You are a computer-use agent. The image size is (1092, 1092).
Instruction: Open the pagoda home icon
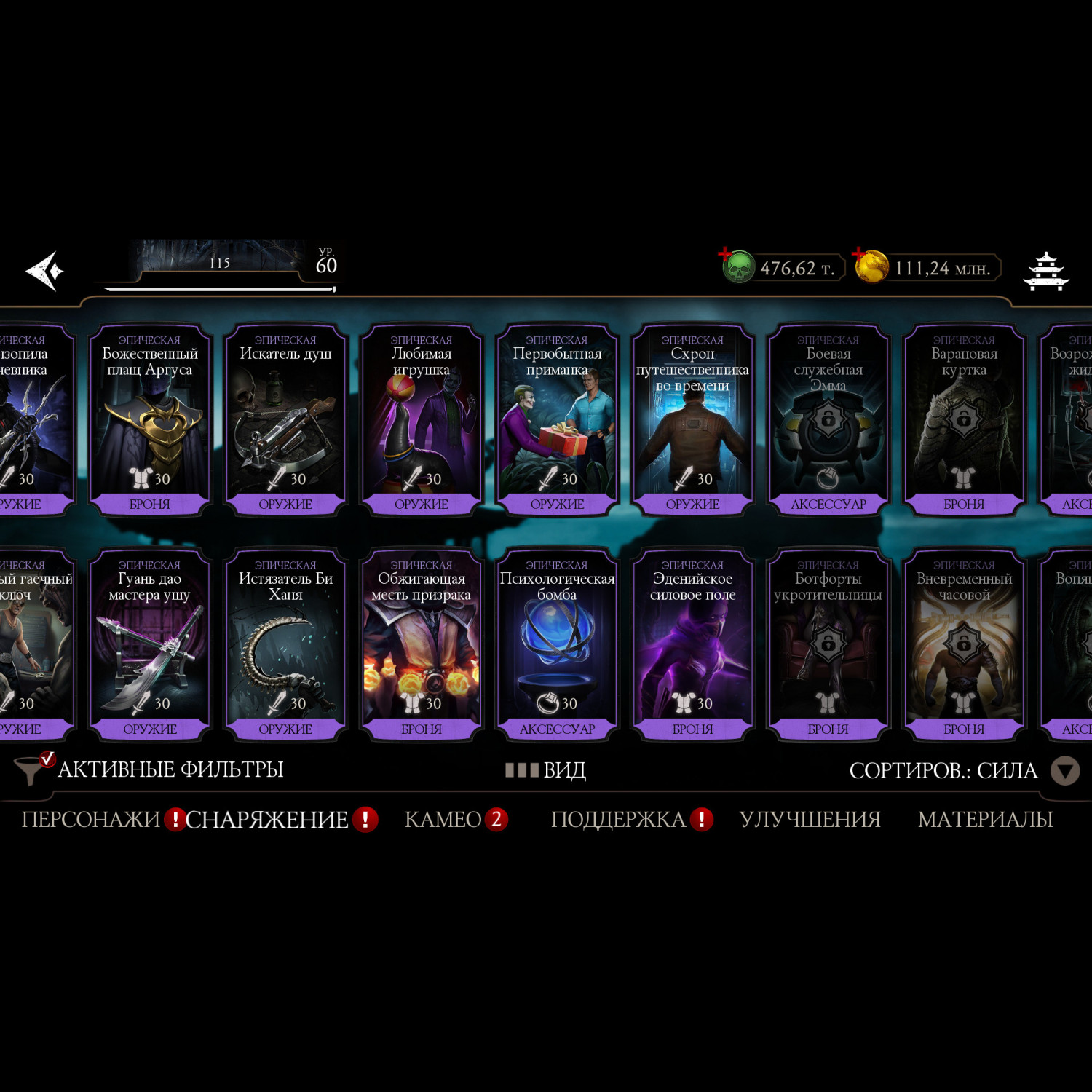point(1045,272)
